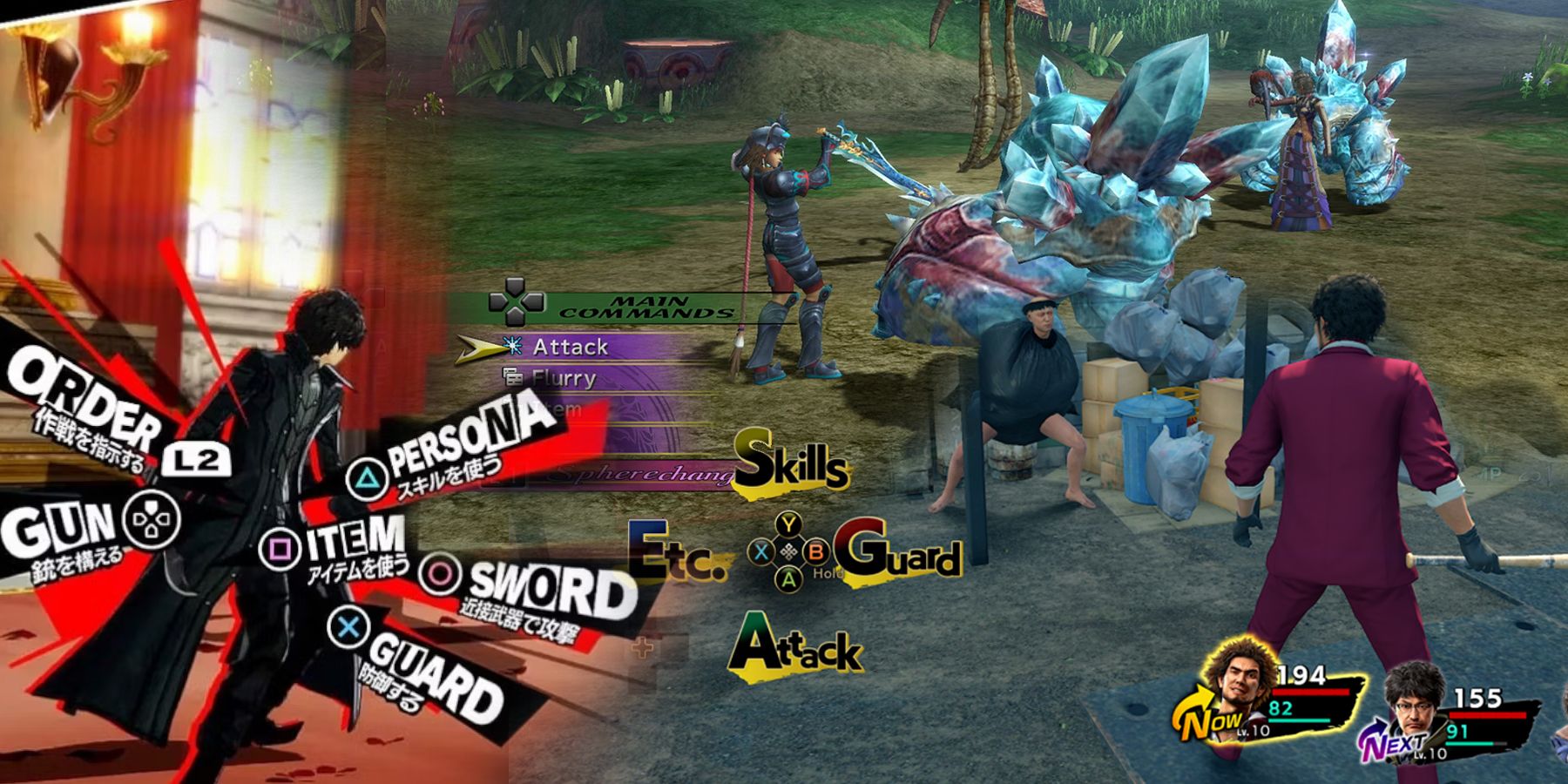
Task: Select the Attack command in purple menu
Action: pos(571,348)
